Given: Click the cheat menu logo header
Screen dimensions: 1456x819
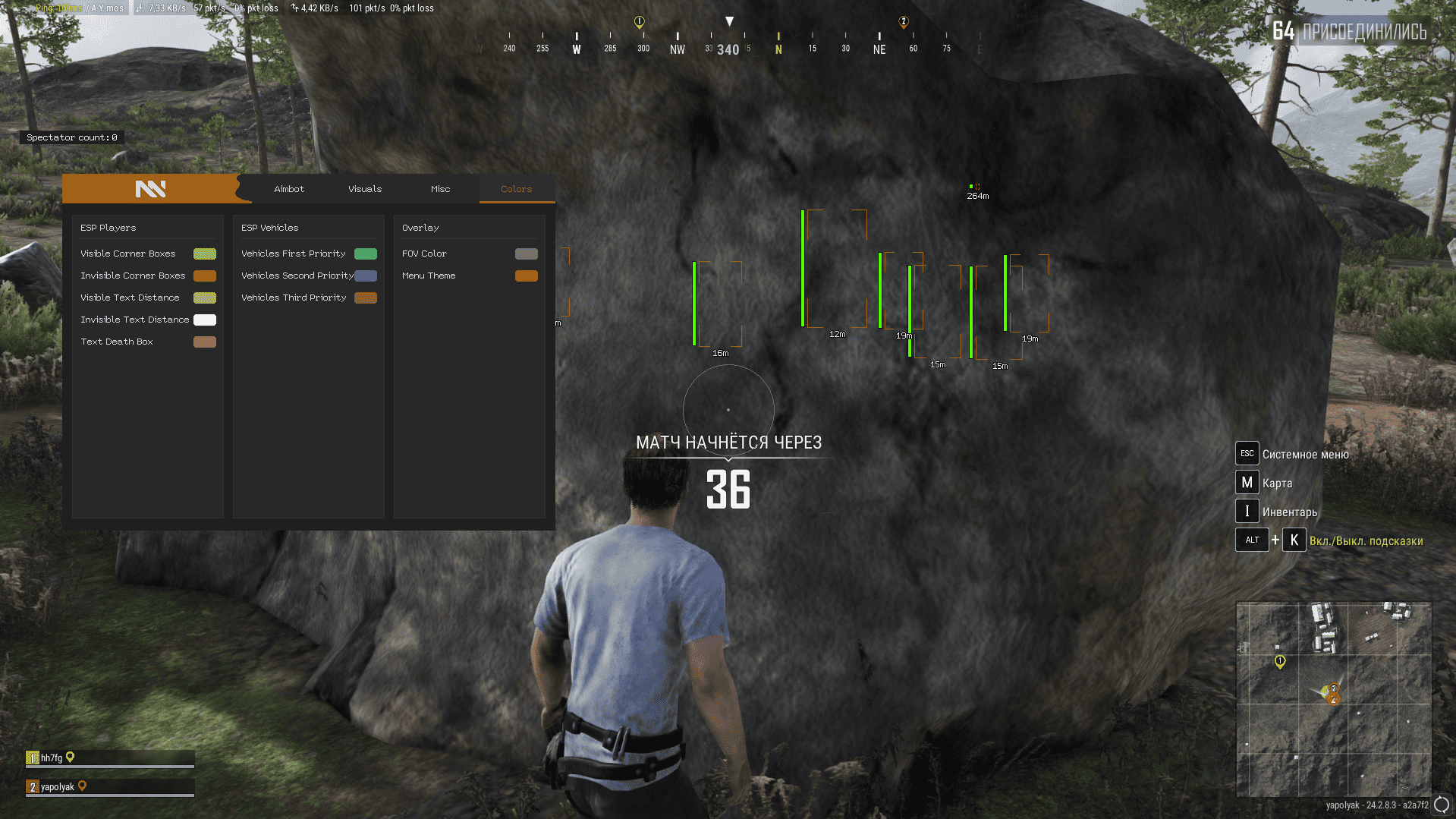Looking at the screenshot, I should (150, 189).
